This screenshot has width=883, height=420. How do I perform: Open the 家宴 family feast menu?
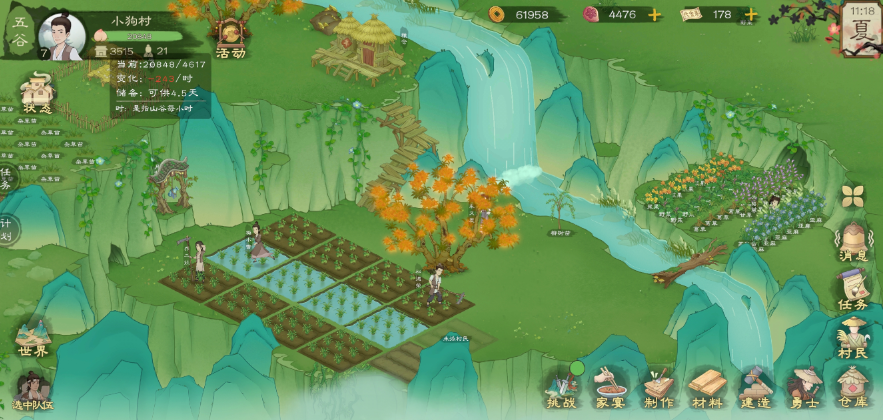point(610,387)
